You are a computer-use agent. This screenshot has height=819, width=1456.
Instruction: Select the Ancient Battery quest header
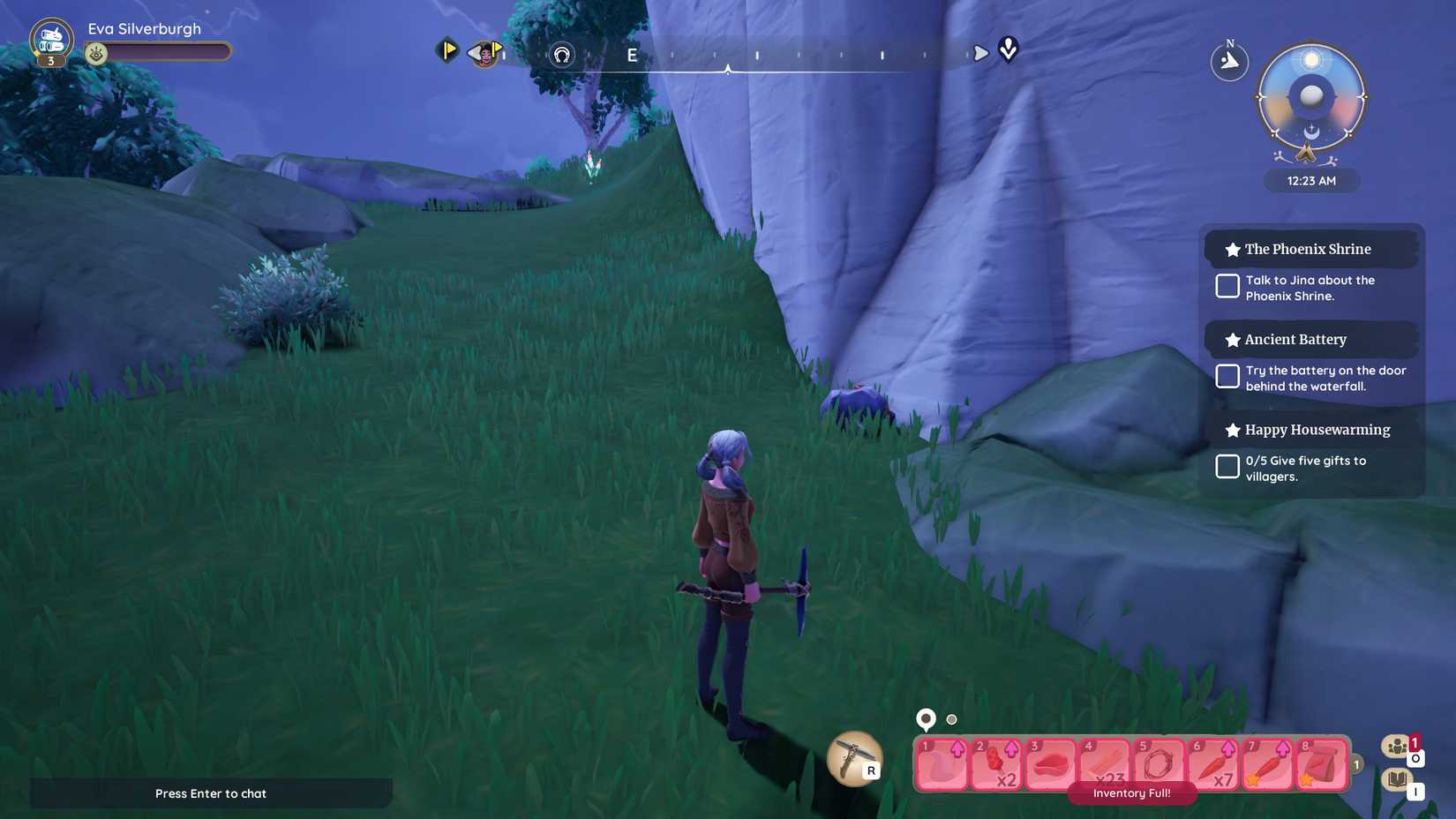tap(1295, 339)
